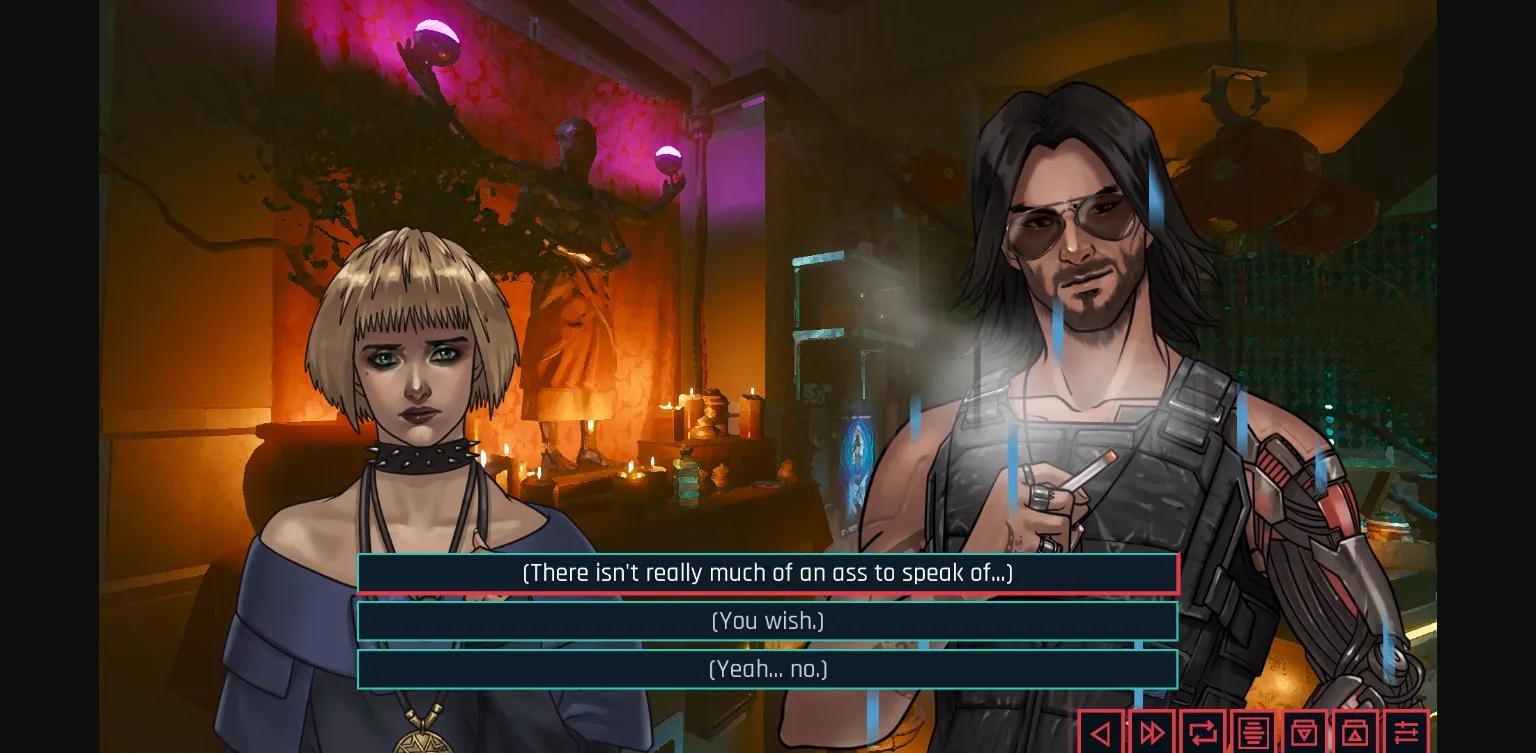Fast-forward dialogue with the skip icon
The height and width of the screenshot is (753, 1536).
pyautogui.click(x=1152, y=731)
